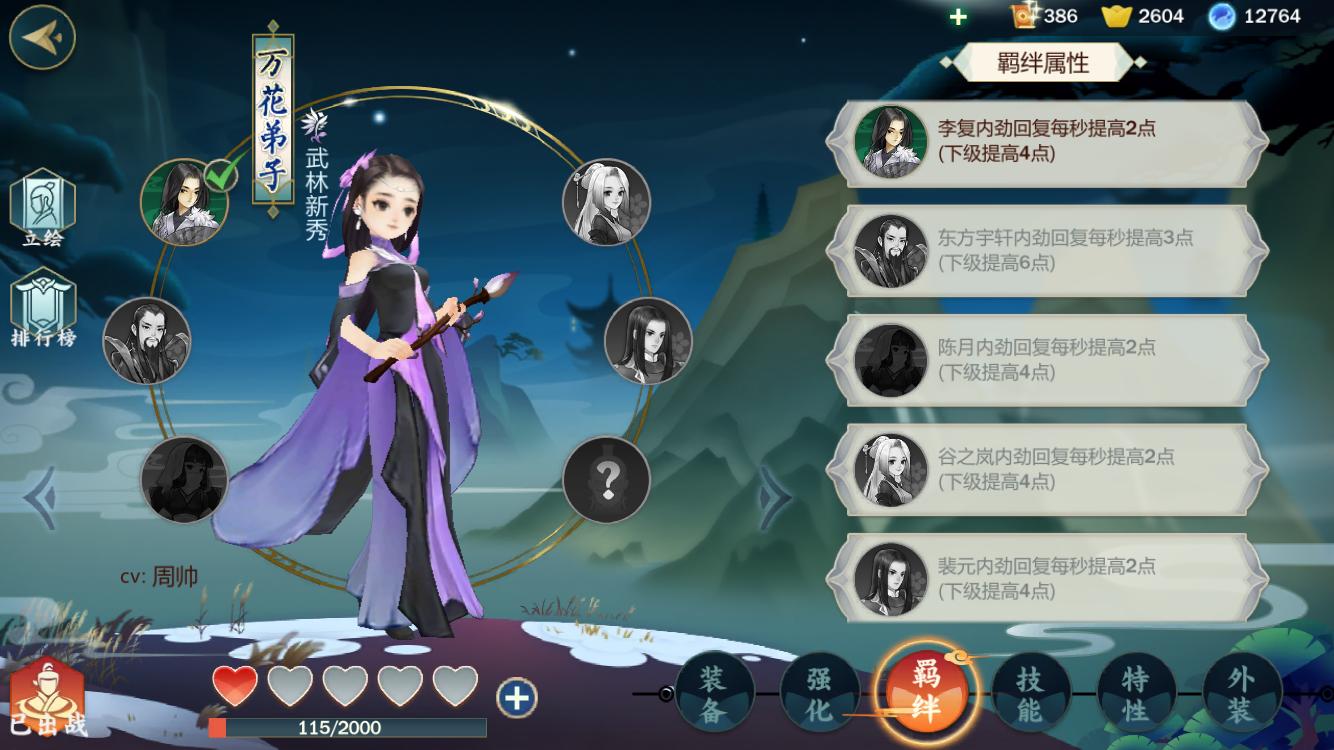The width and height of the screenshot is (1334, 750).
Task: Show the next character with right arrow
Action: point(773,497)
